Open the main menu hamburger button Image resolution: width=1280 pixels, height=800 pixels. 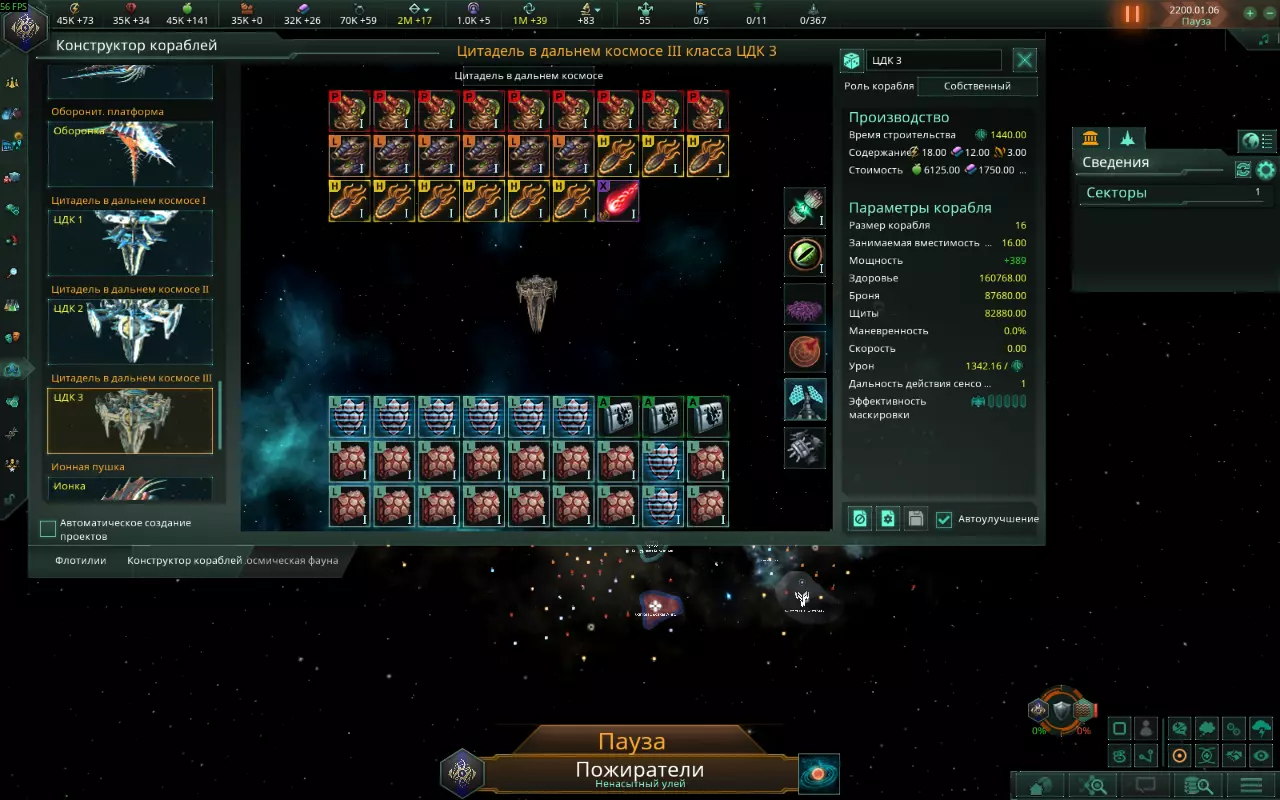pos(1251,785)
